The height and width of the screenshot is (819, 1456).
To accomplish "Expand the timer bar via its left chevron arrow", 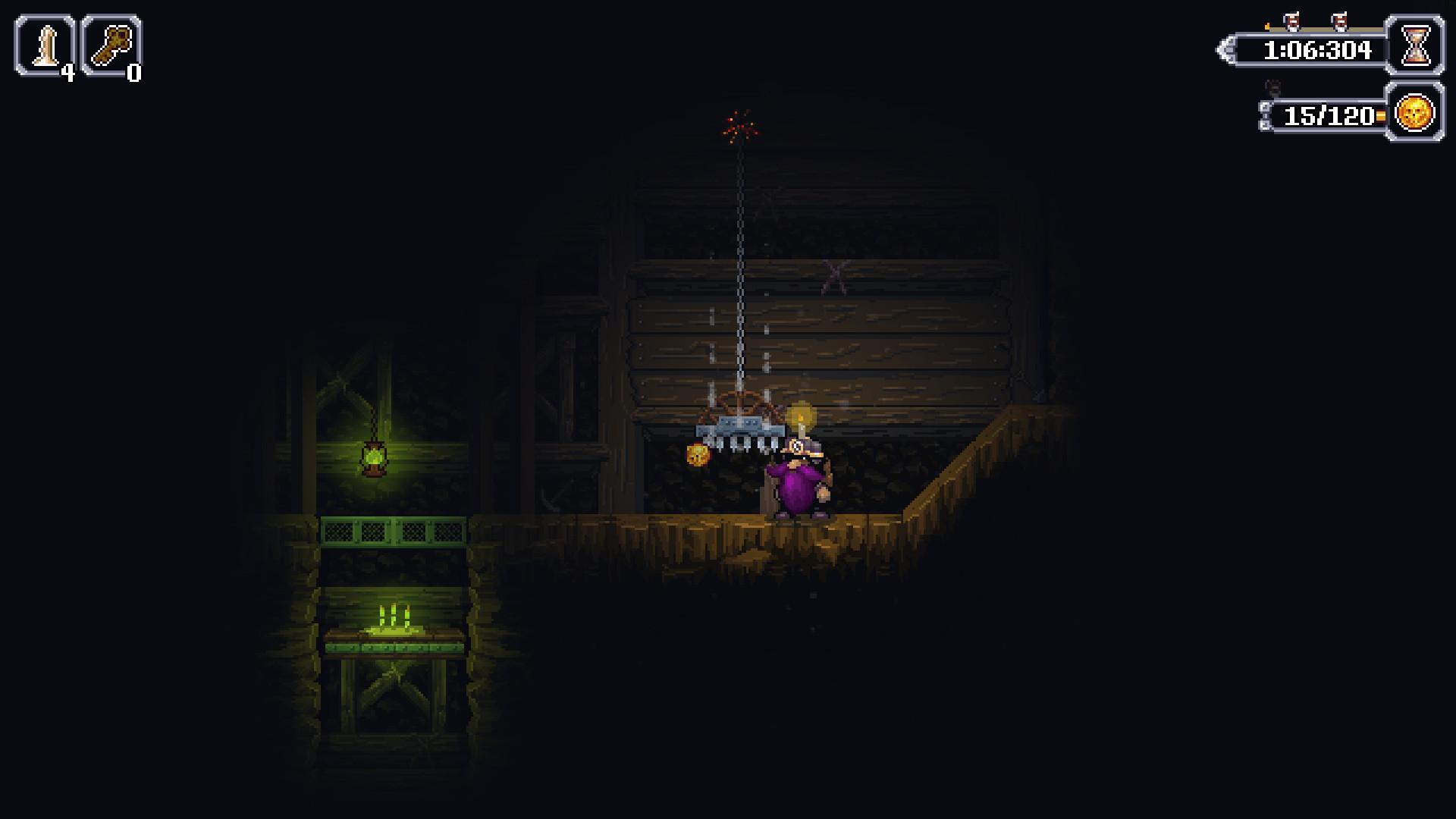I will coord(1225,49).
